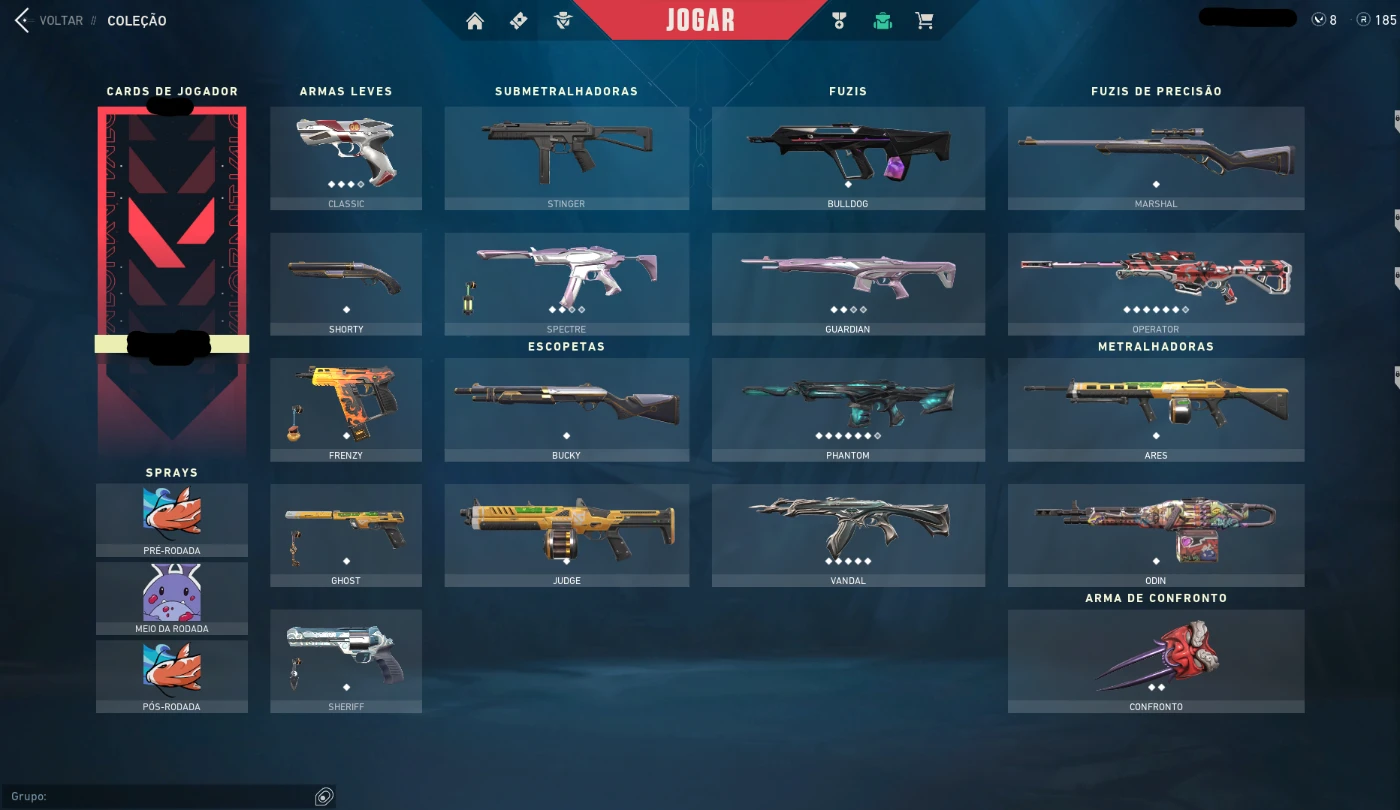Open the Battle Pass with the green backpack icon
1400x810 pixels.
[x=882, y=20]
